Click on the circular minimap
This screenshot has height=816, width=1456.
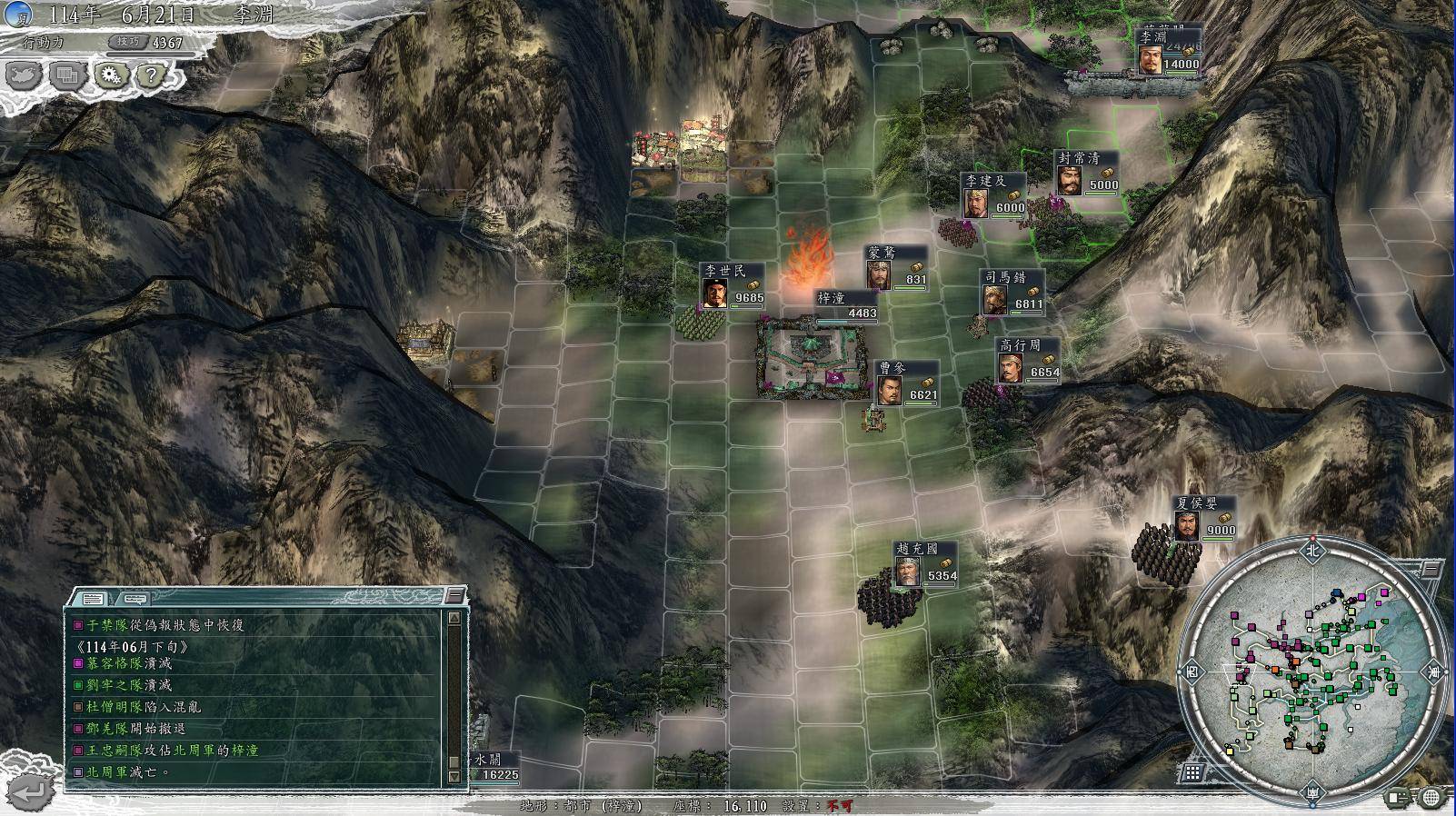coord(1311,672)
